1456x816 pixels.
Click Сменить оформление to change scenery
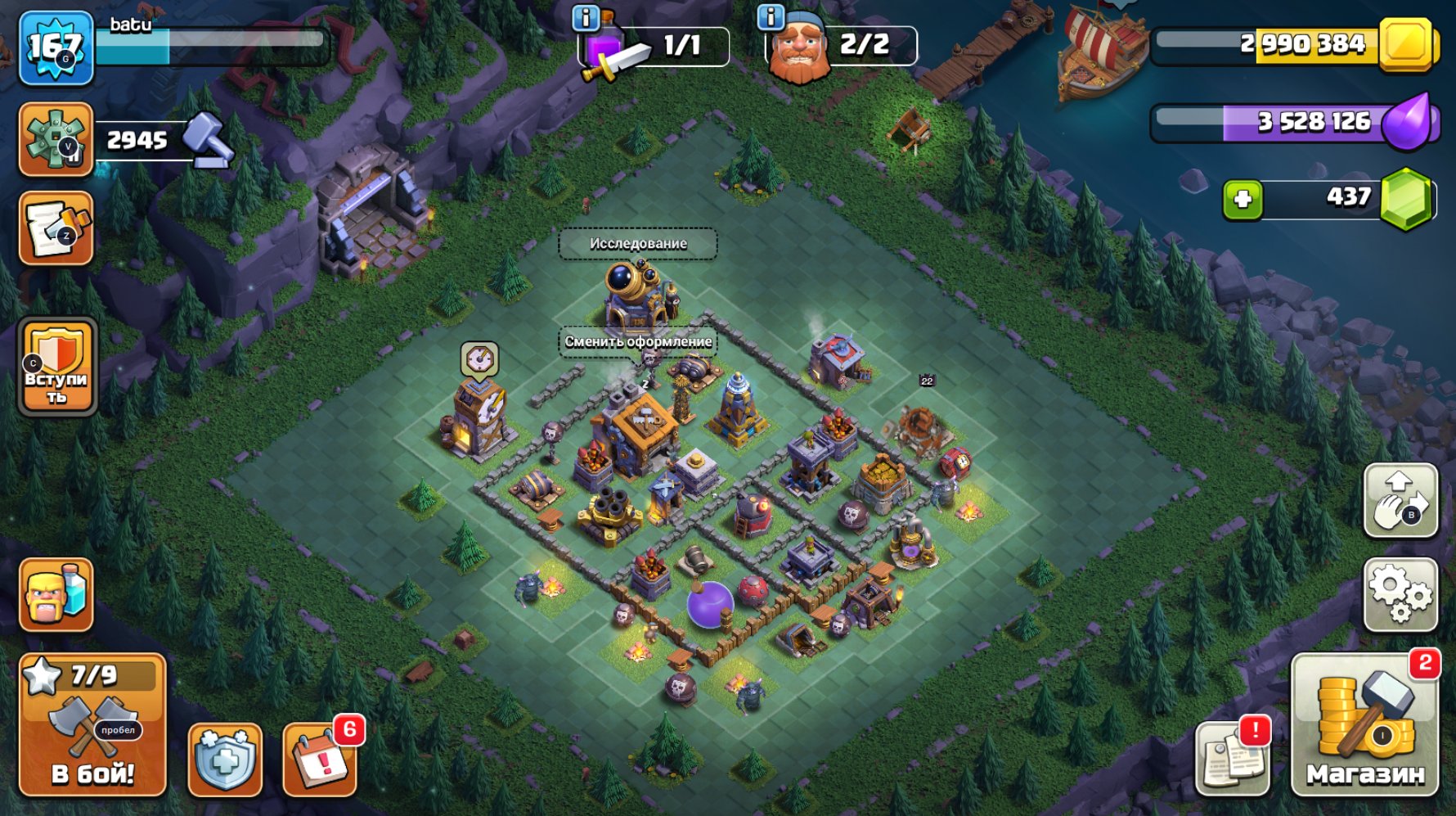click(638, 340)
